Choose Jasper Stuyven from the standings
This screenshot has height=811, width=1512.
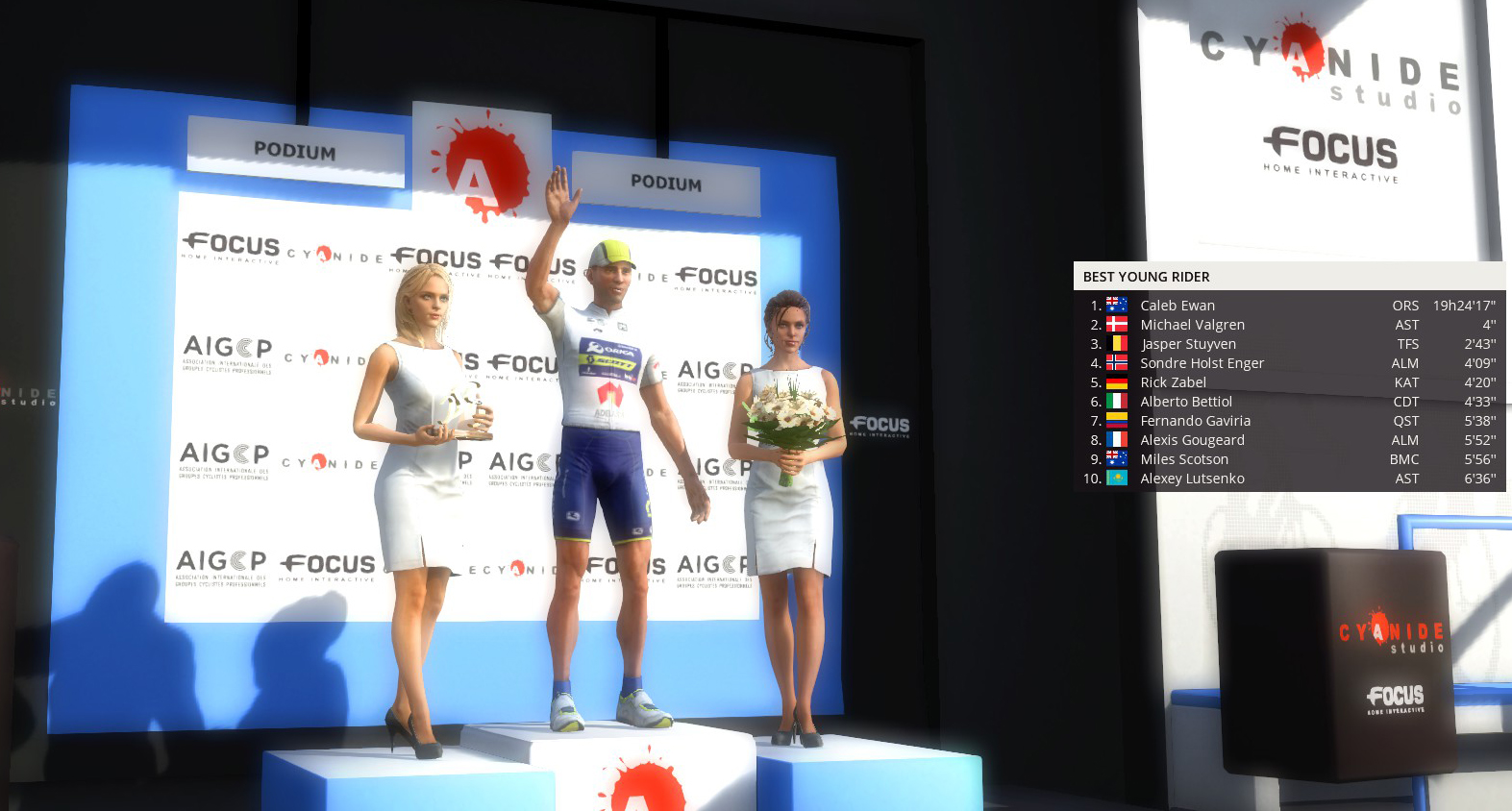(1188, 344)
